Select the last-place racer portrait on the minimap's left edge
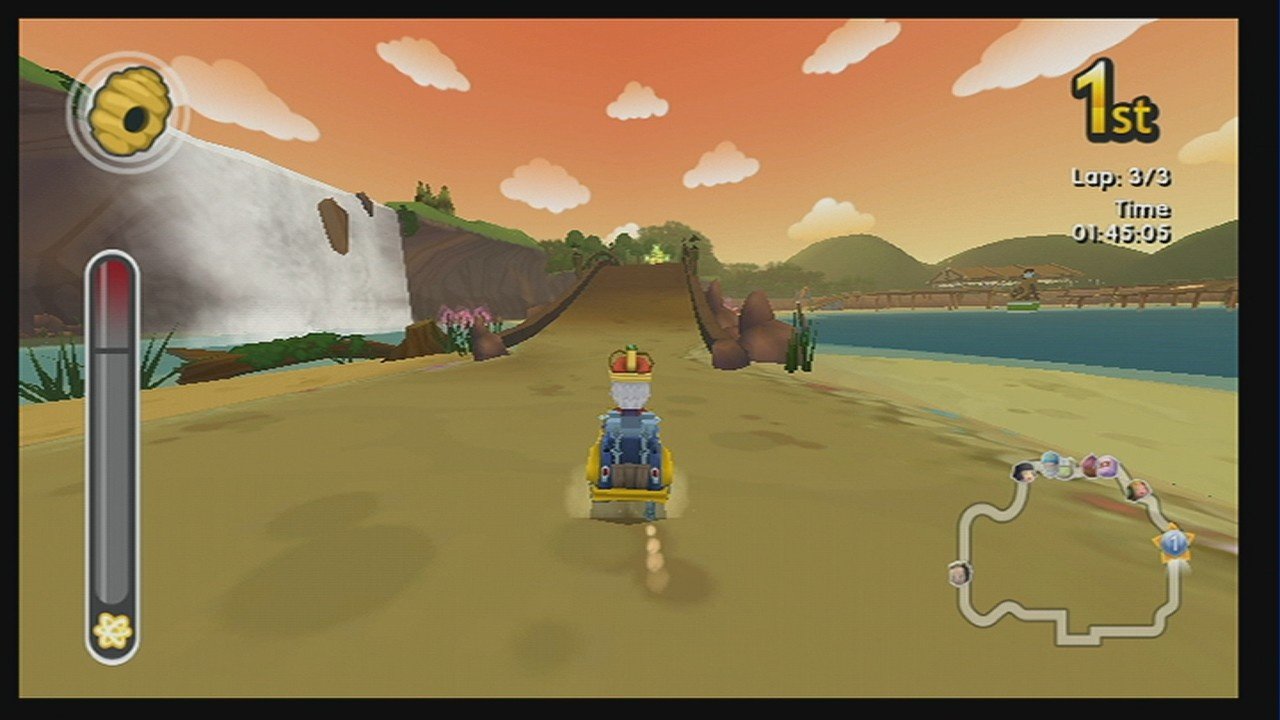The width and height of the screenshot is (1280, 720). click(961, 574)
